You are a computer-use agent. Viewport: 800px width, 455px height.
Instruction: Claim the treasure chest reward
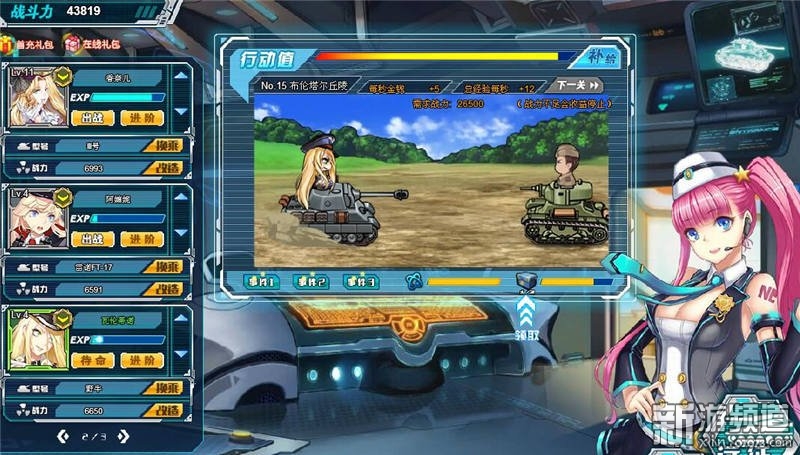point(528,285)
